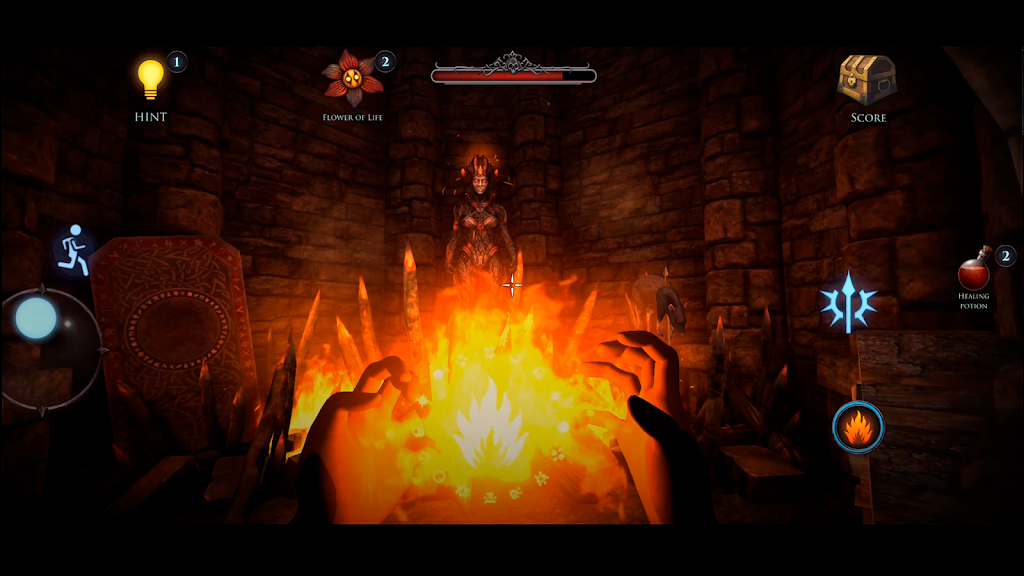Tap the Hint lightbulb icon
This screenshot has height=576, width=1024.
point(150,80)
